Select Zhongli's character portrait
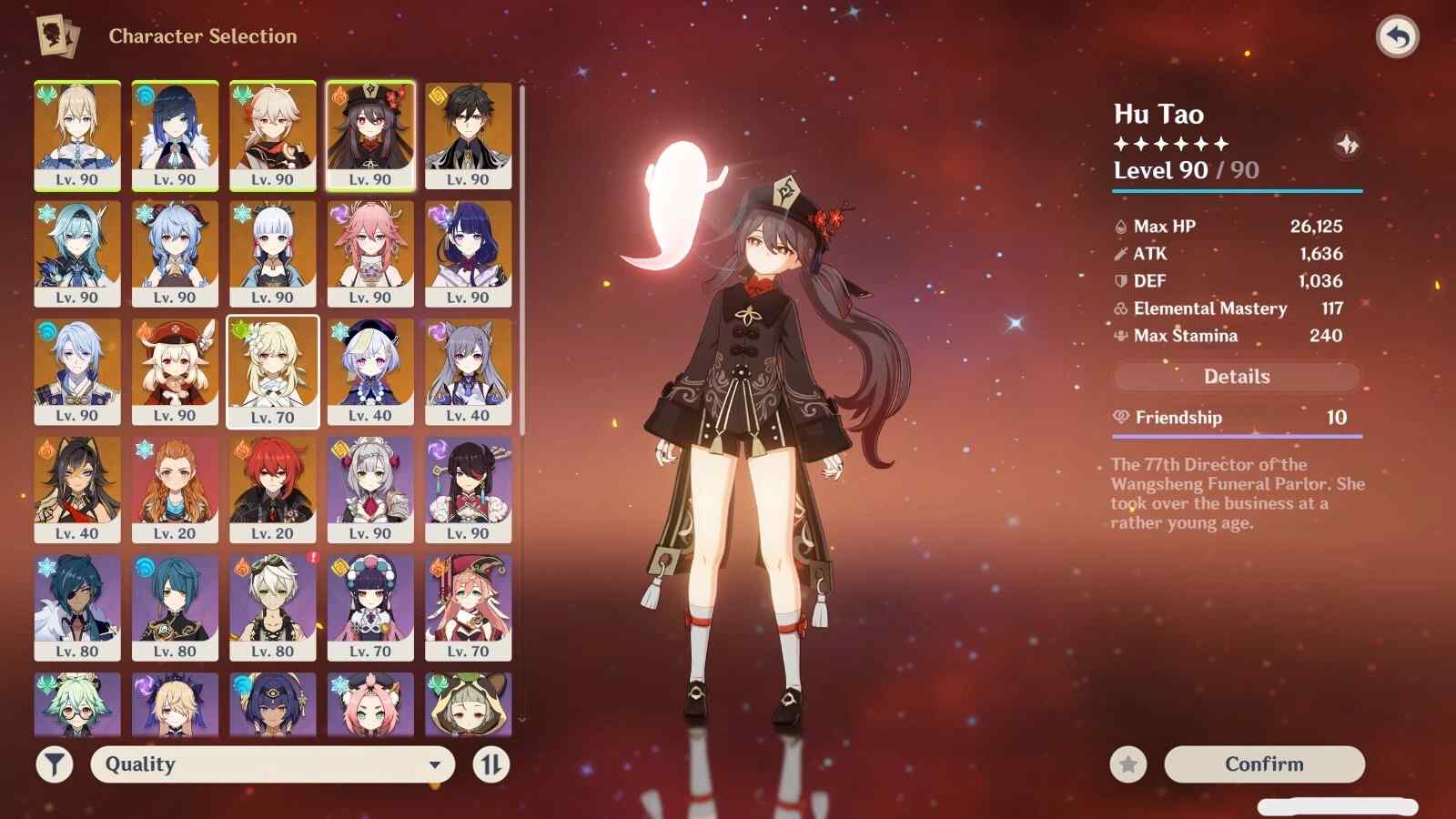This screenshot has height=819, width=1456. [x=468, y=135]
